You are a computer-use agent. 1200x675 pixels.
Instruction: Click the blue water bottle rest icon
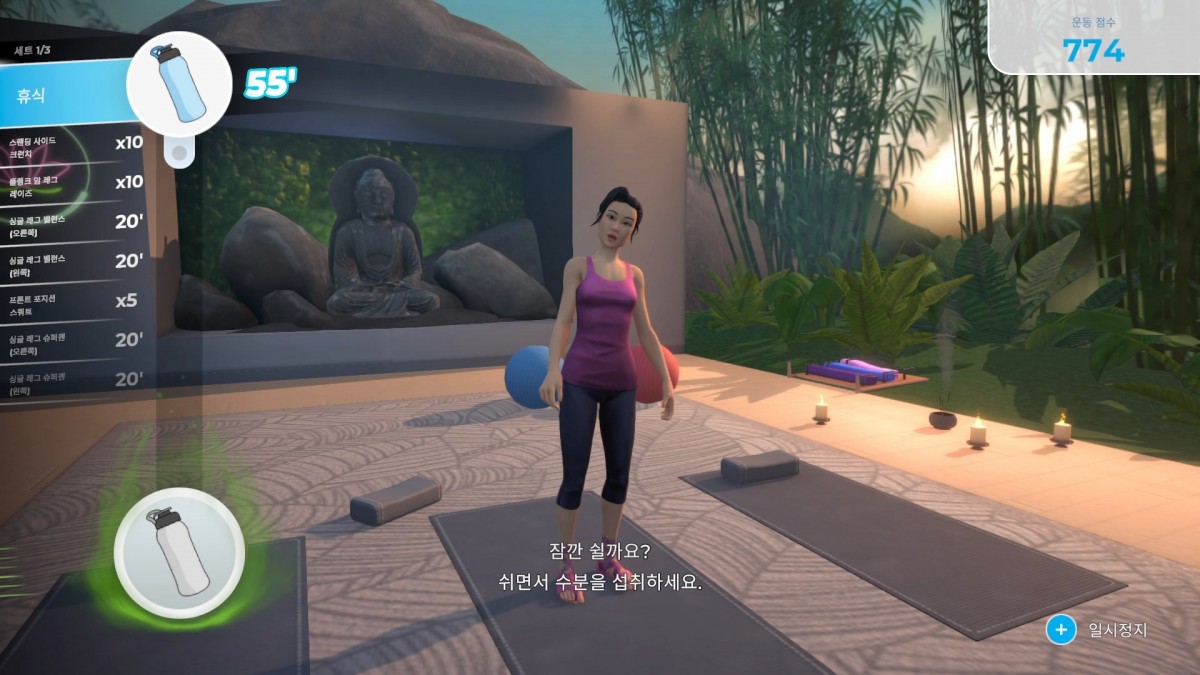coord(180,83)
